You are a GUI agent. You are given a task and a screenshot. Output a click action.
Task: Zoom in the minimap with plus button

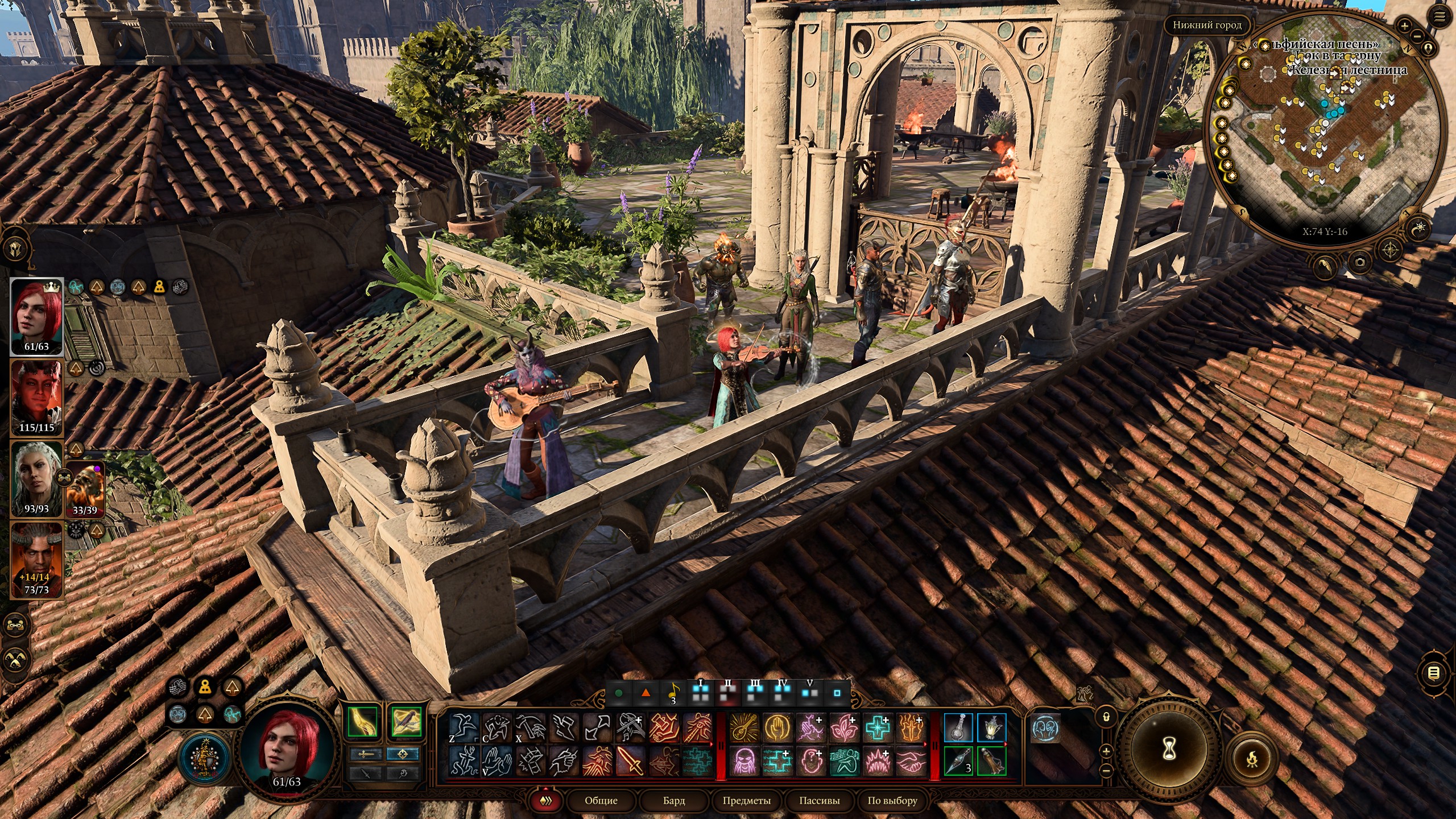pyautogui.click(x=1404, y=26)
